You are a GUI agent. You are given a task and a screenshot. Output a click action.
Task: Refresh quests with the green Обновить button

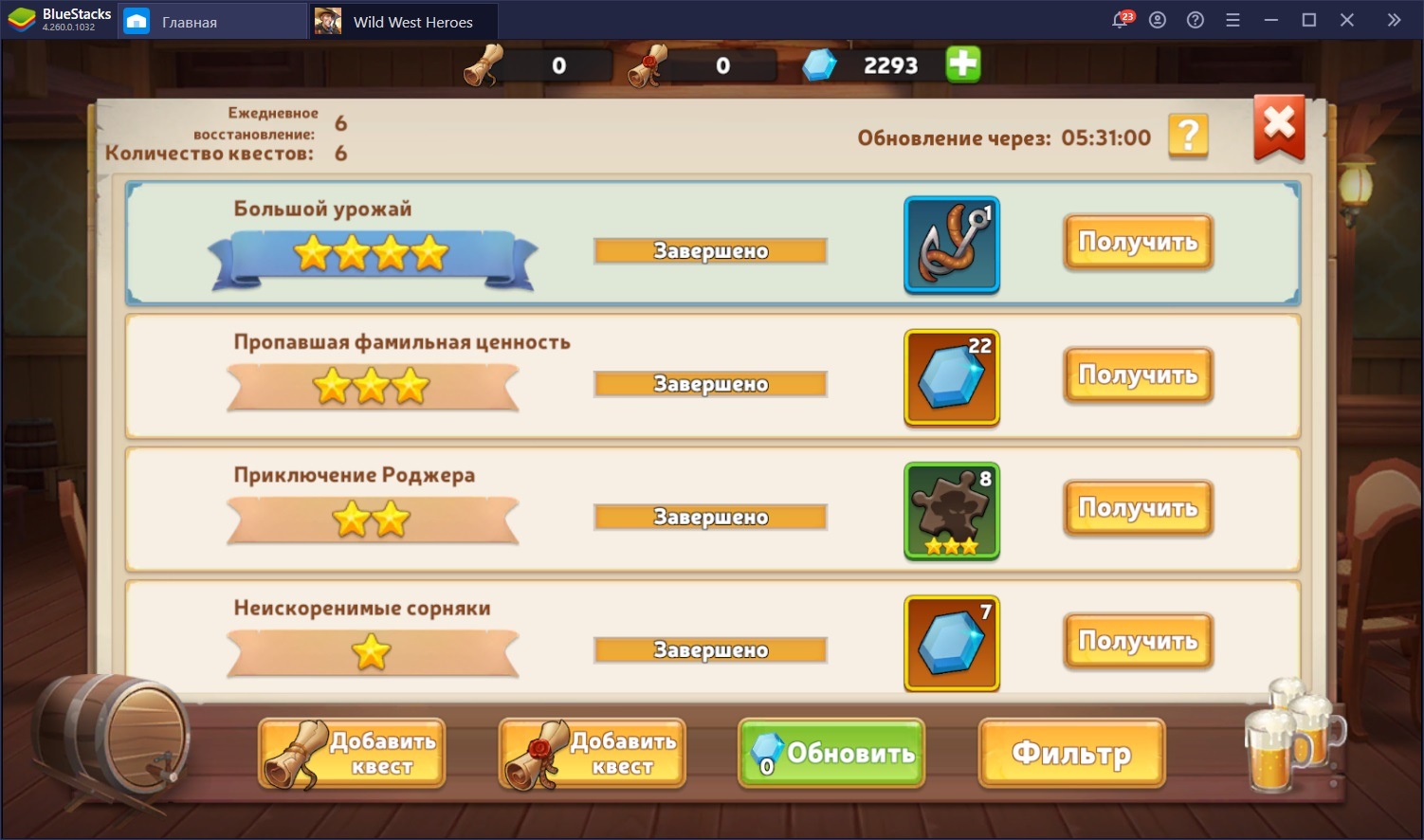coord(831,753)
